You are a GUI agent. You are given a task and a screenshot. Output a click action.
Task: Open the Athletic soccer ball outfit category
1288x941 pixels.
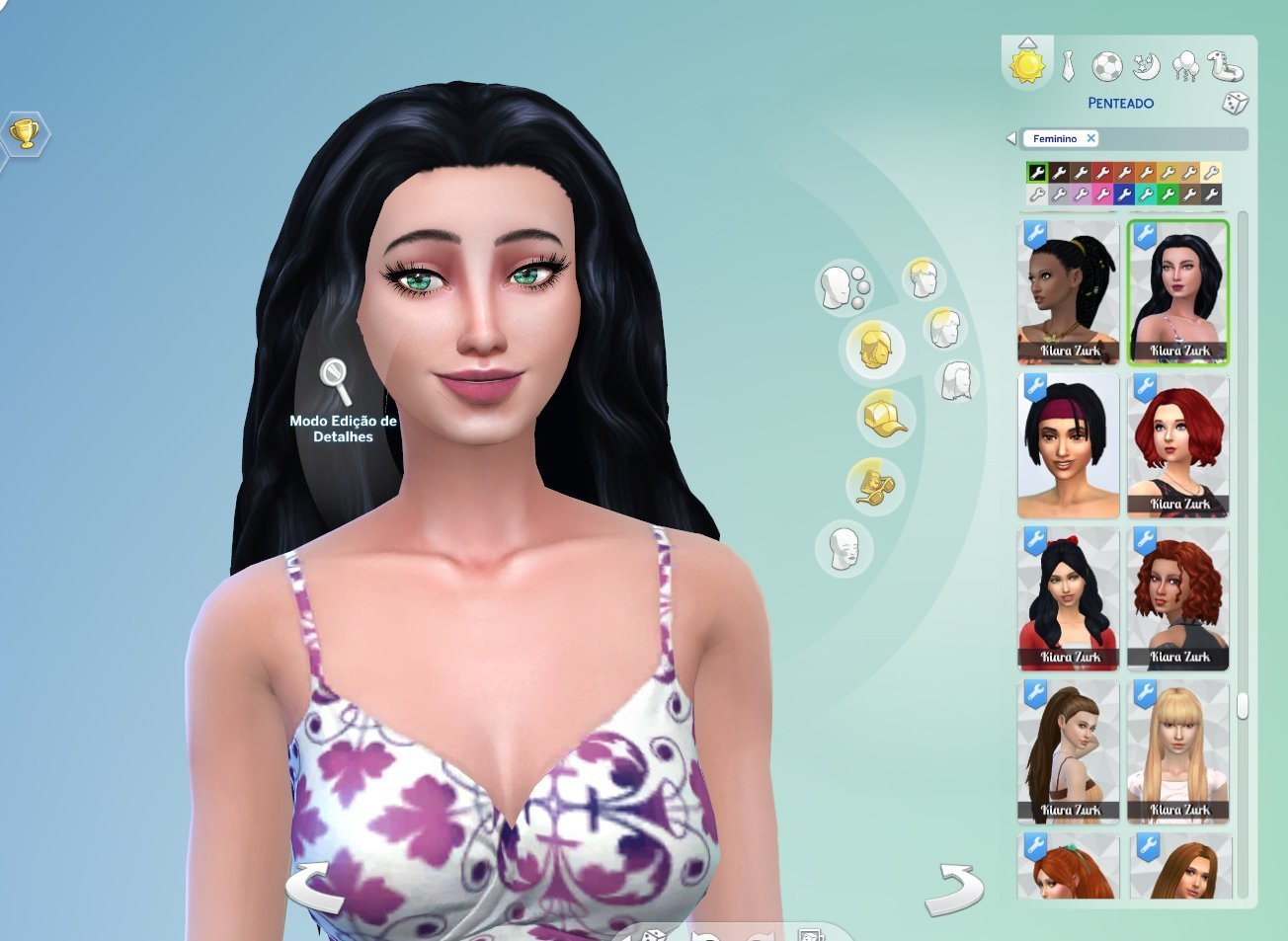1107,67
